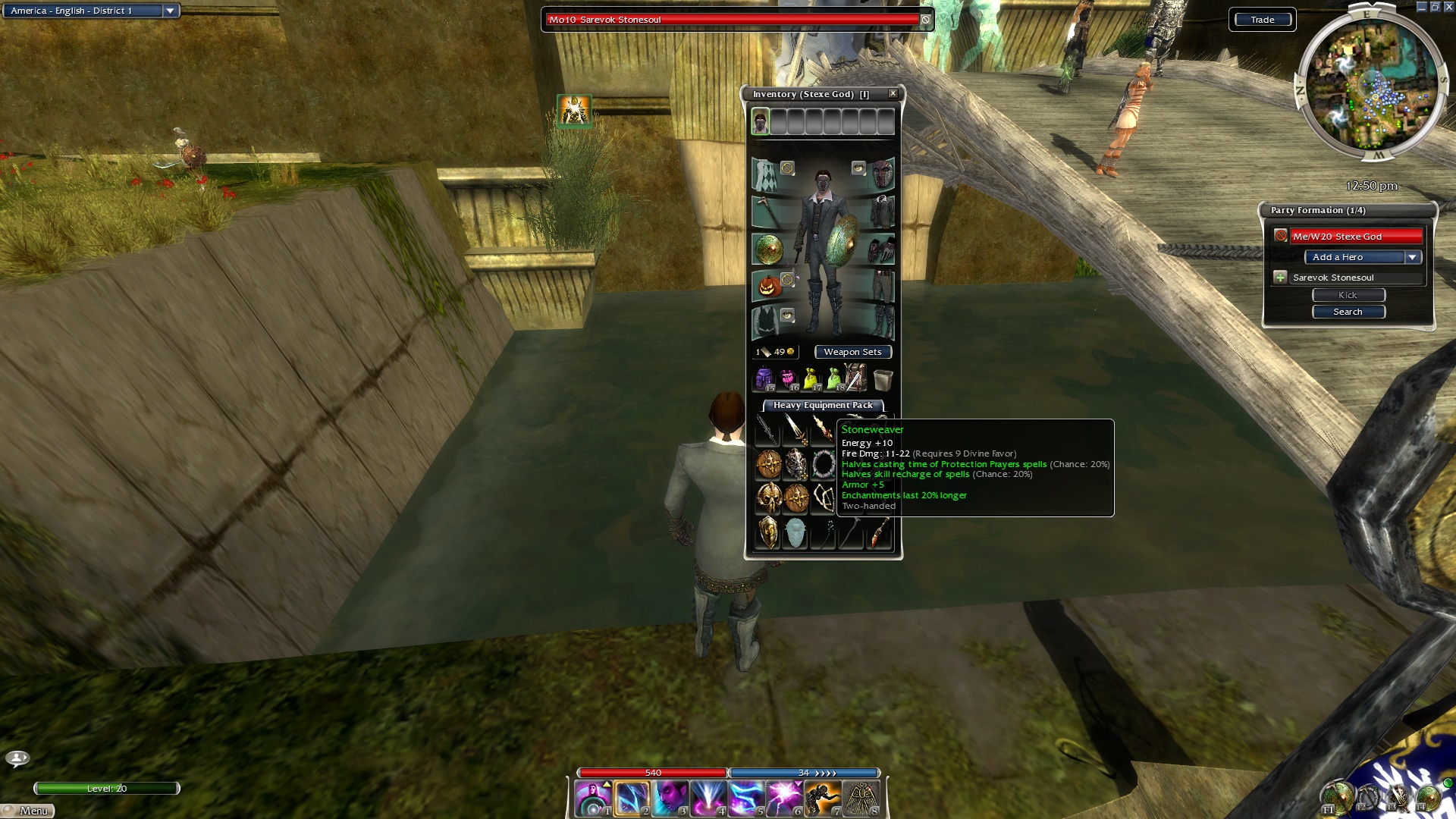Open the Add a Hero dropdown
Viewport: 1456px width, 819px height.
pyautogui.click(x=1412, y=257)
